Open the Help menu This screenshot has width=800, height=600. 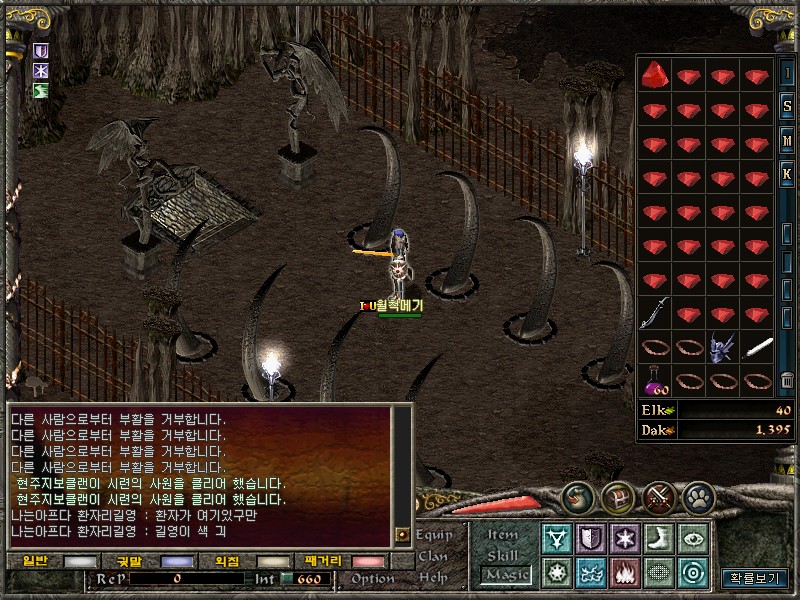(x=432, y=577)
